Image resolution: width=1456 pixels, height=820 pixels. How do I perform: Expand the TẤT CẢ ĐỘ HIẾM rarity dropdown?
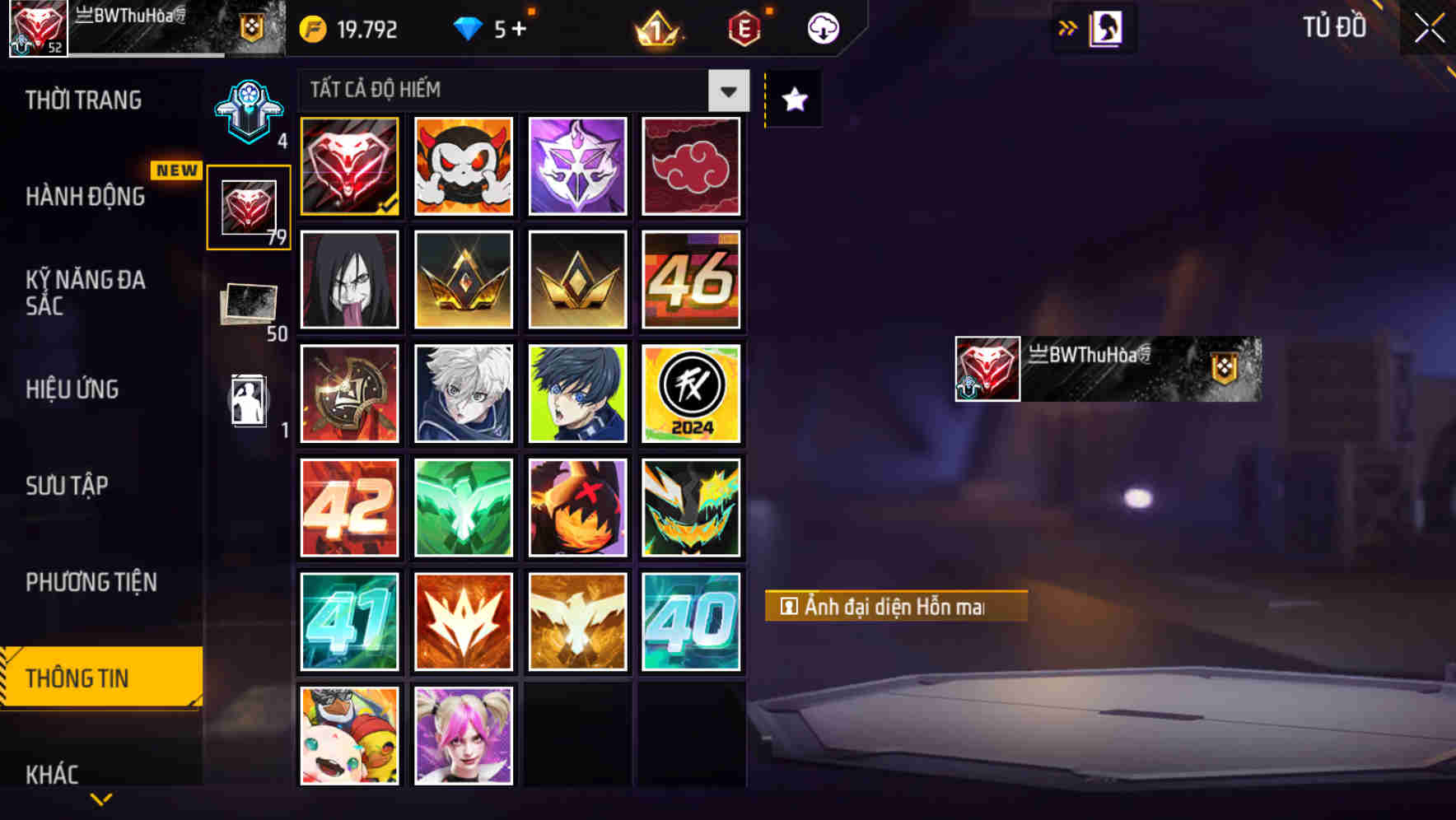(x=726, y=91)
